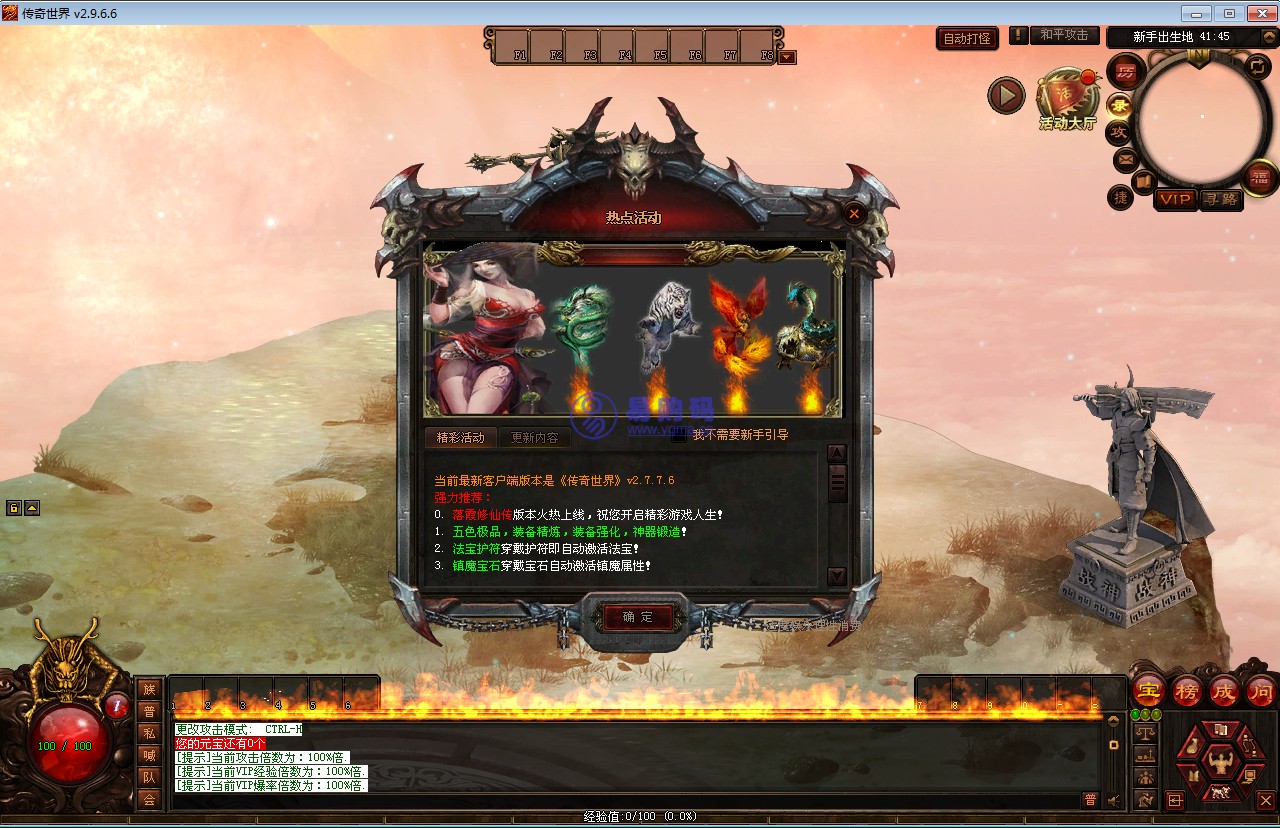Image resolution: width=1280 pixels, height=828 pixels.
Task: Activate 寻路 pathfinding button
Action: 1220,199
